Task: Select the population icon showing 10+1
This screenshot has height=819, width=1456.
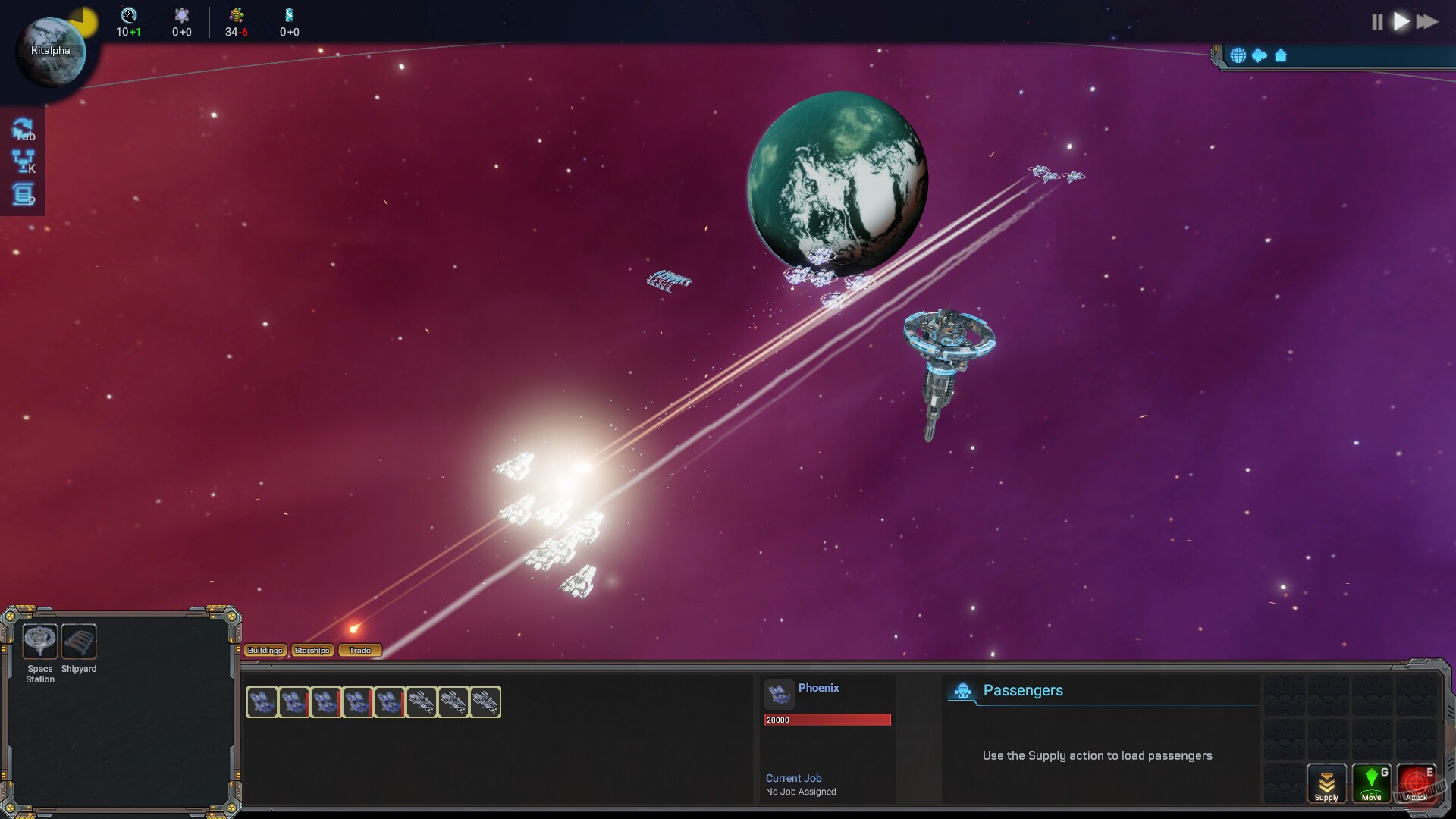Action: [x=129, y=14]
